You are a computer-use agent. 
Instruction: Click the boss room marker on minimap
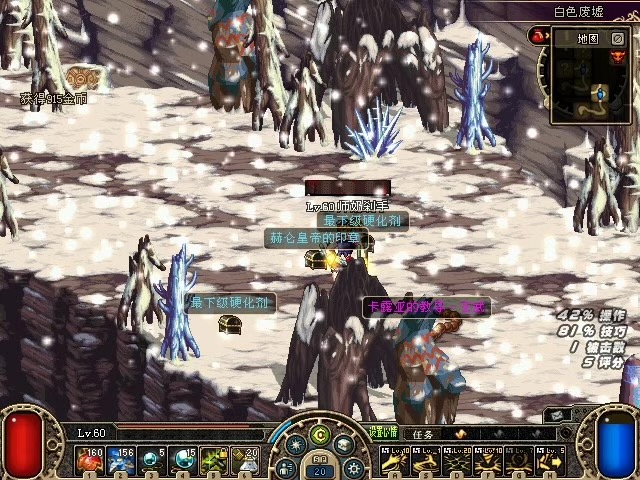617,58
